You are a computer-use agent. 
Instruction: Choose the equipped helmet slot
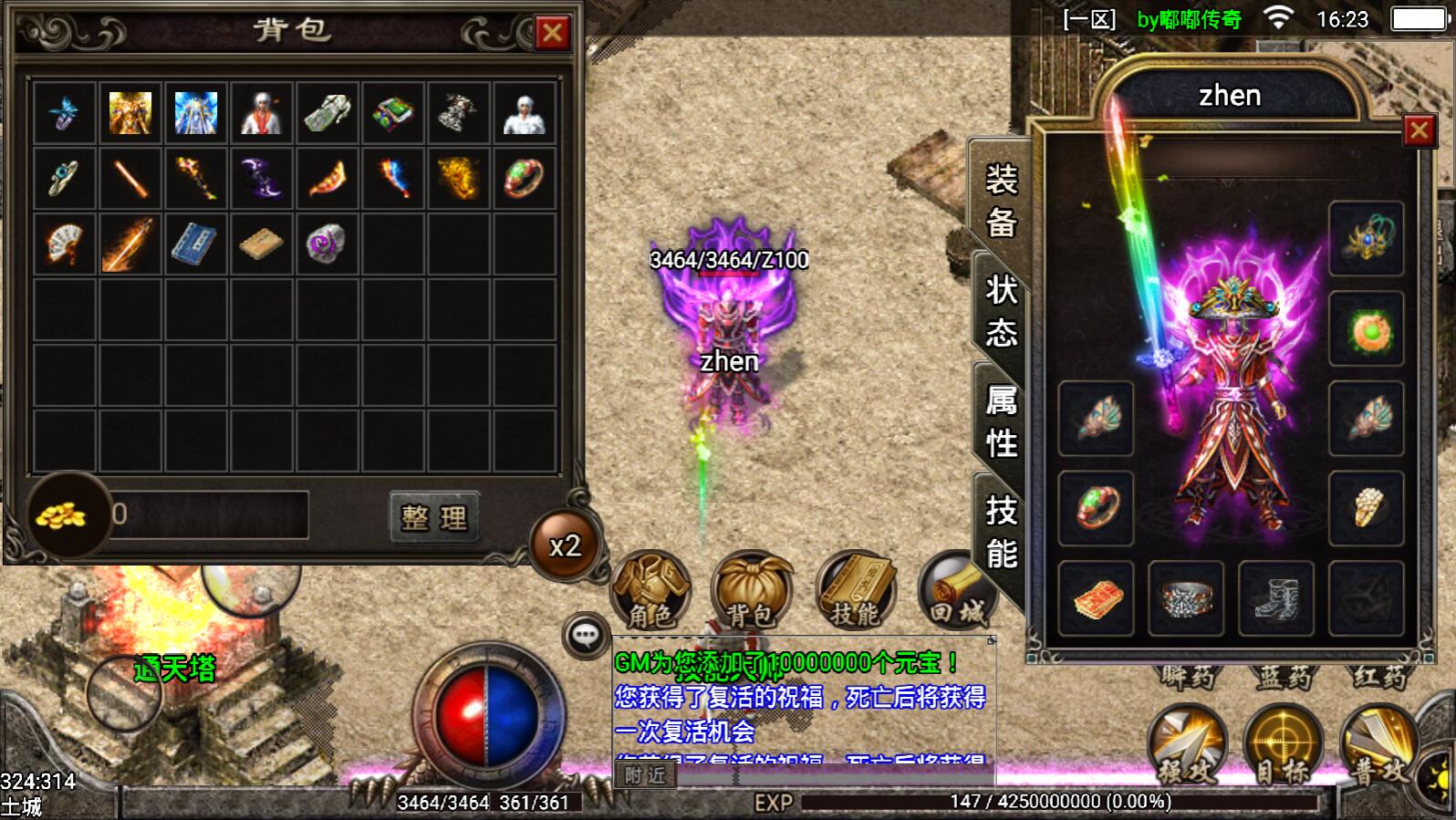click(1366, 239)
